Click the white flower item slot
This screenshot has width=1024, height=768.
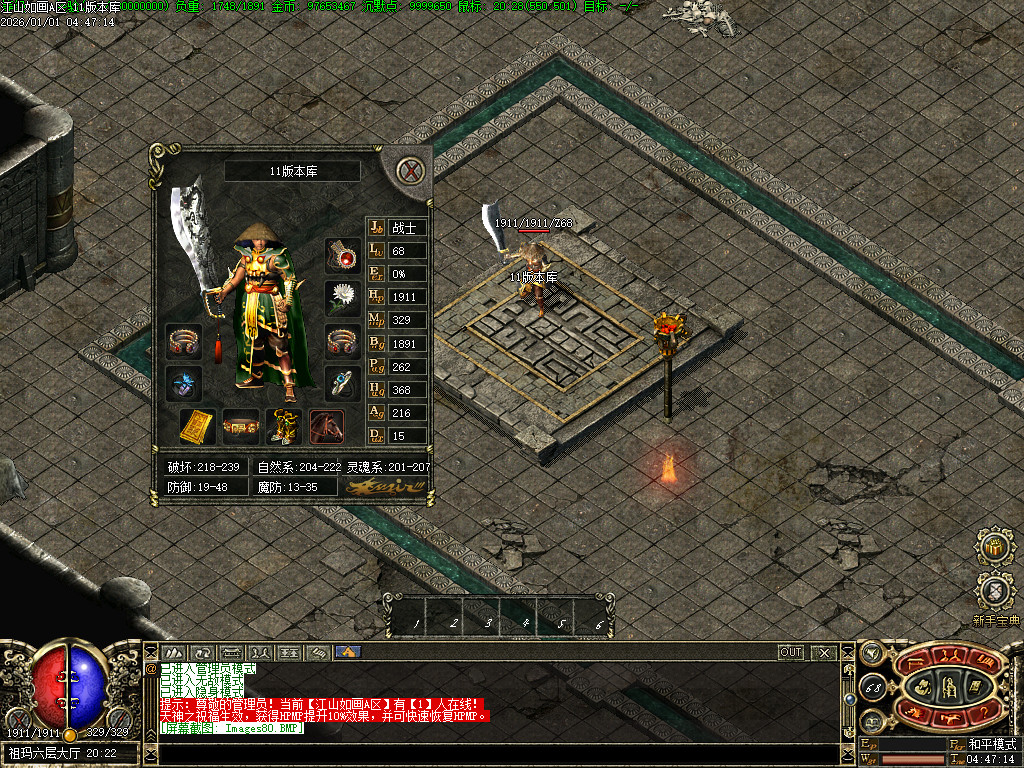click(x=343, y=298)
